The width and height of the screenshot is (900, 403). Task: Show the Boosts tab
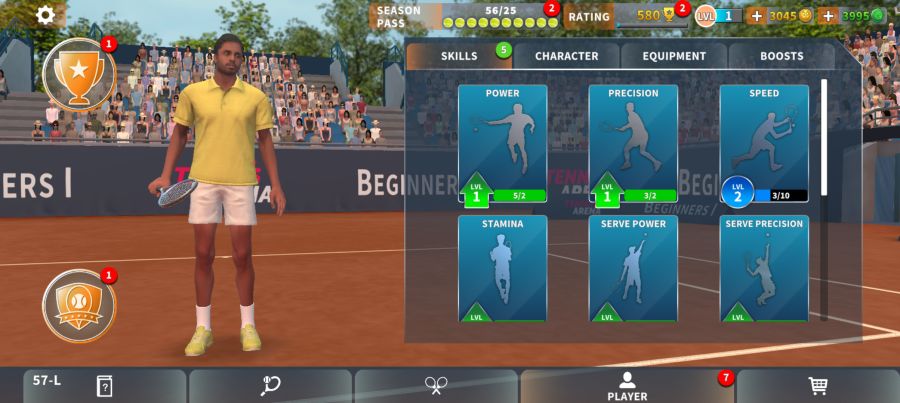pos(781,56)
